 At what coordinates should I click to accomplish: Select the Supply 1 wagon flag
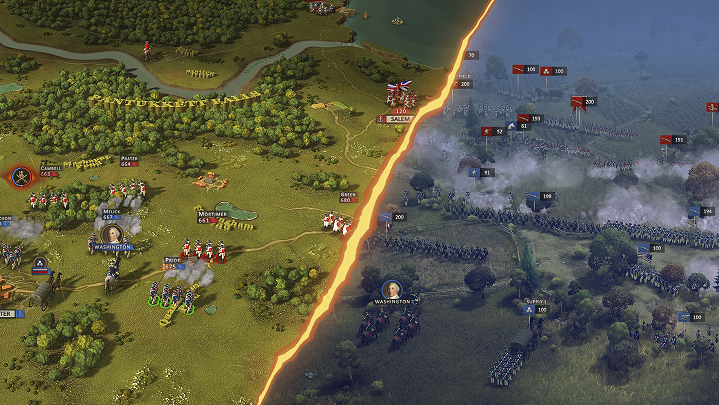527,310
